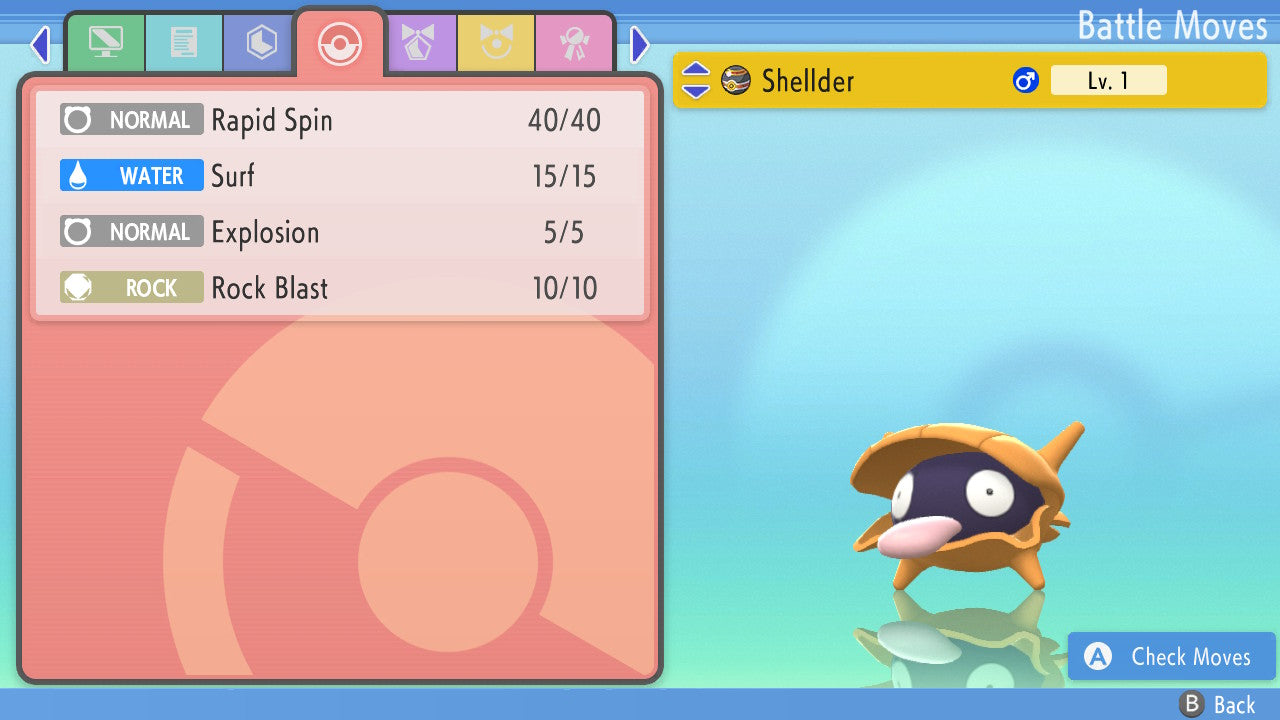Click the right page navigation arrow
This screenshot has width=1280, height=720.
coord(640,44)
